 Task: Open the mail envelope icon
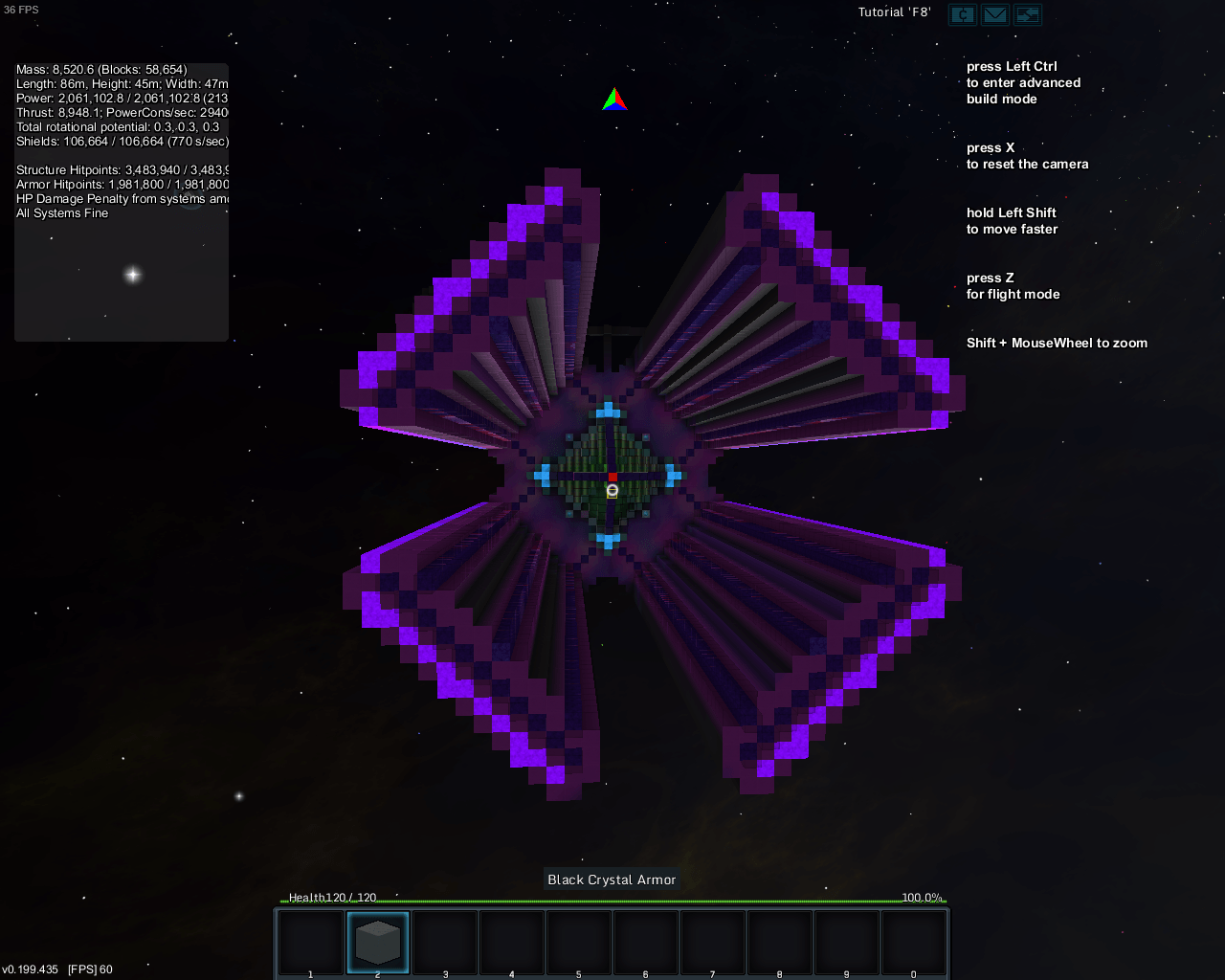coord(995,14)
